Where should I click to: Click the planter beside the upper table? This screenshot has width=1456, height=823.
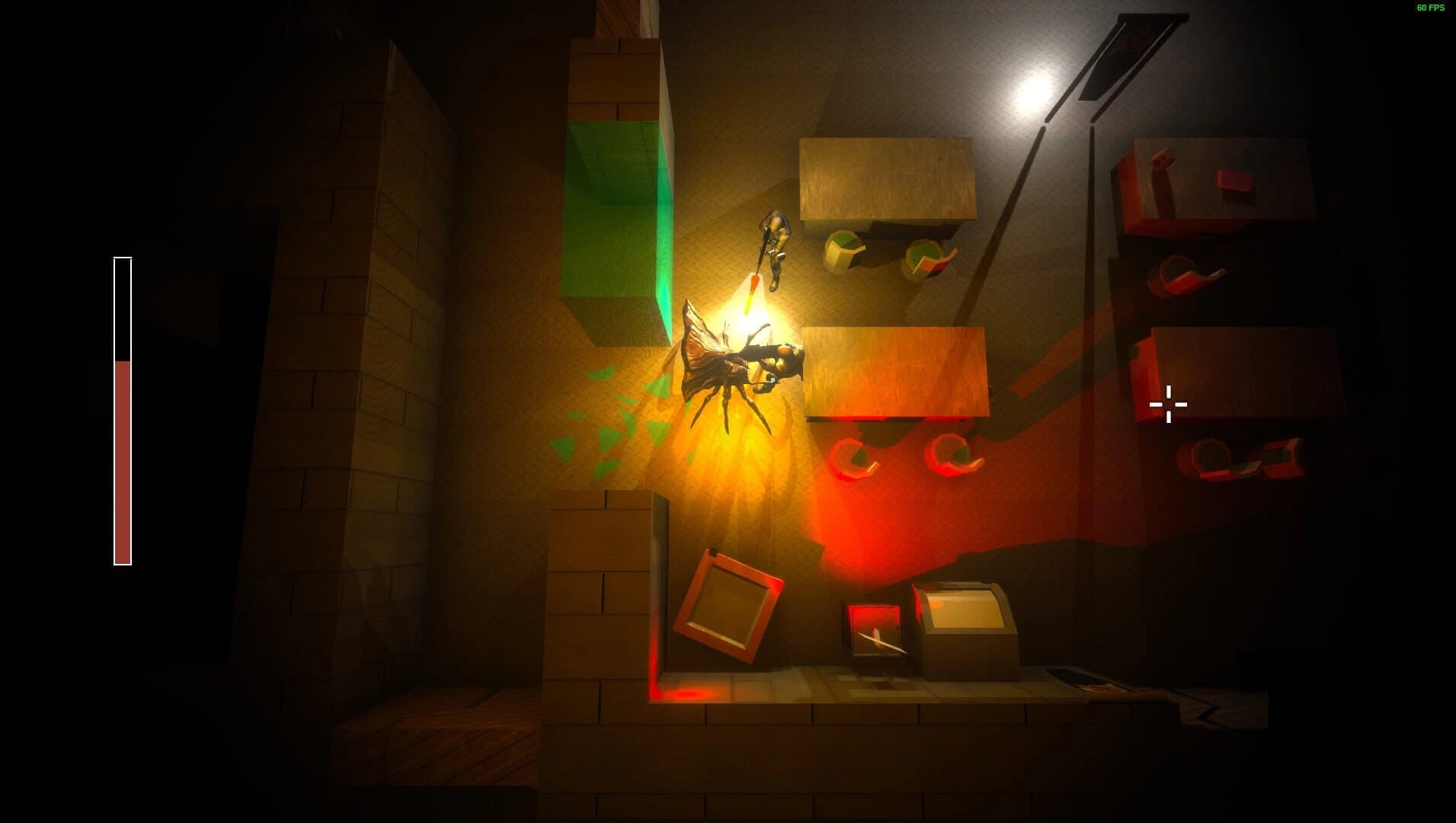(842, 251)
